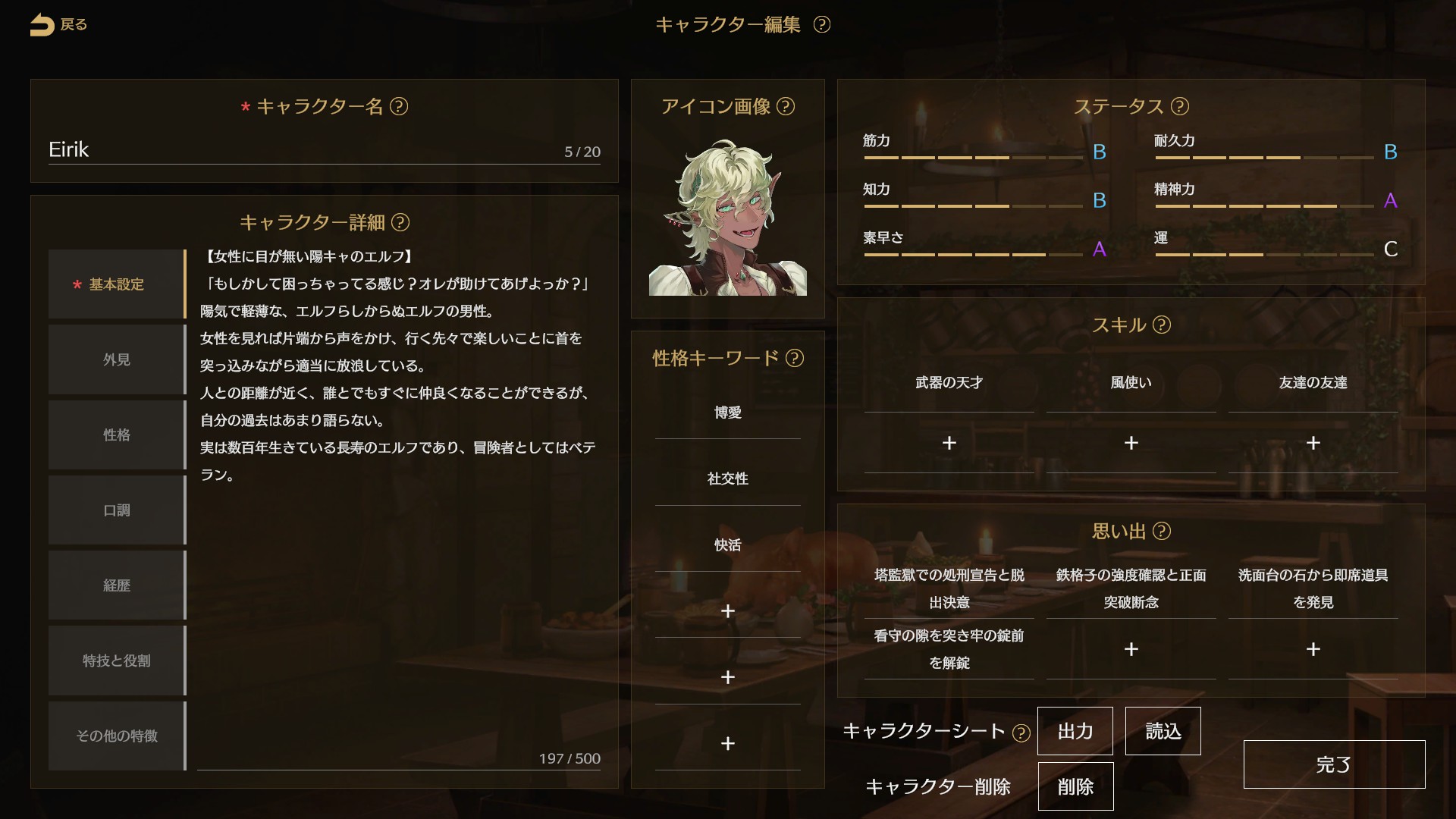The width and height of the screenshot is (1456, 819).
Task: Show the 経歴 tab
Action: 117,585
